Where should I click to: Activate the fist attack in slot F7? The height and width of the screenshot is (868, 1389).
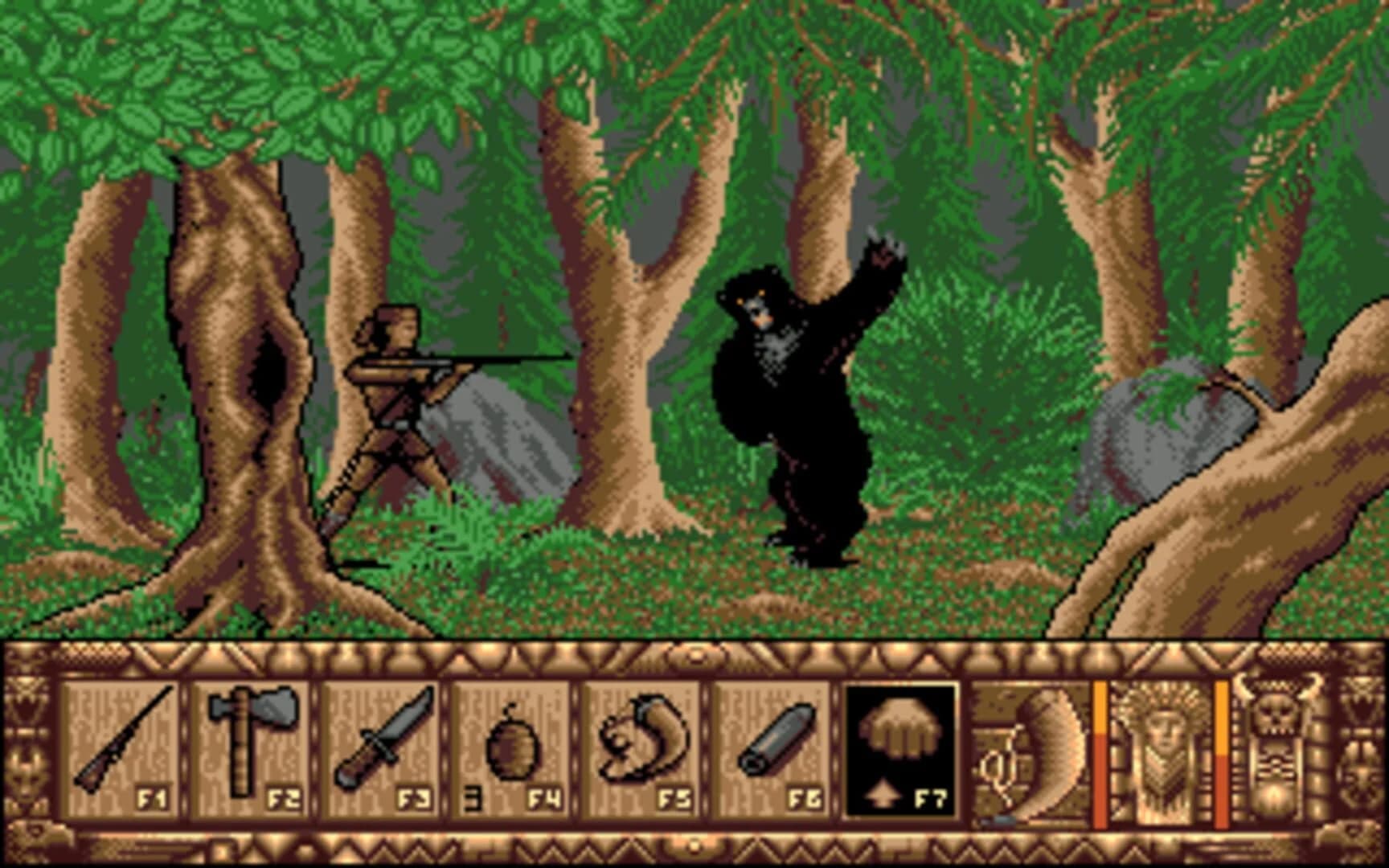tap(900, 731)
